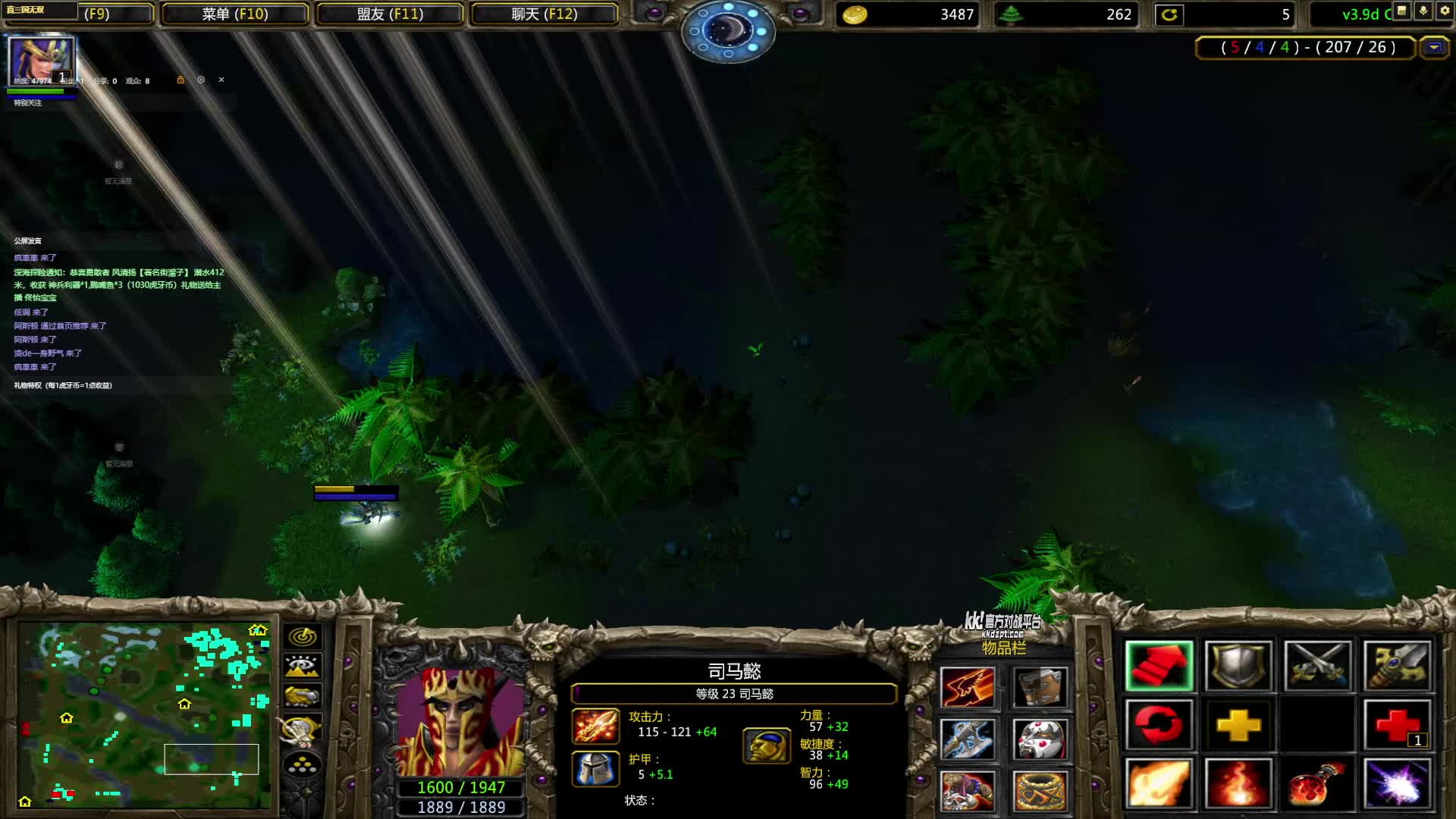
Task: Select the golden ring inventory item
Action: coord(1040,791)
